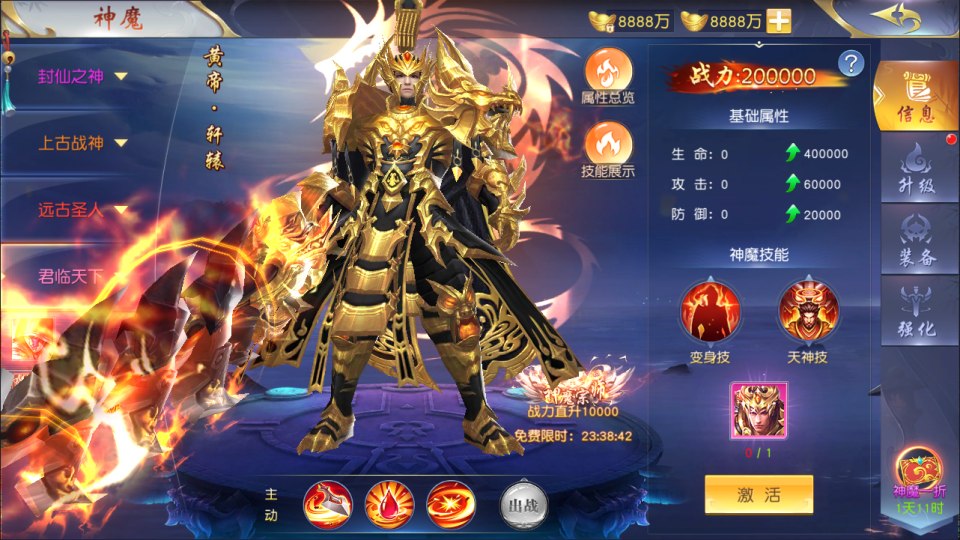Image resolution: width=960 pixels, height=540 pixels.
Task: Go to the 强化 tab
Action: (x=915, y=311)
